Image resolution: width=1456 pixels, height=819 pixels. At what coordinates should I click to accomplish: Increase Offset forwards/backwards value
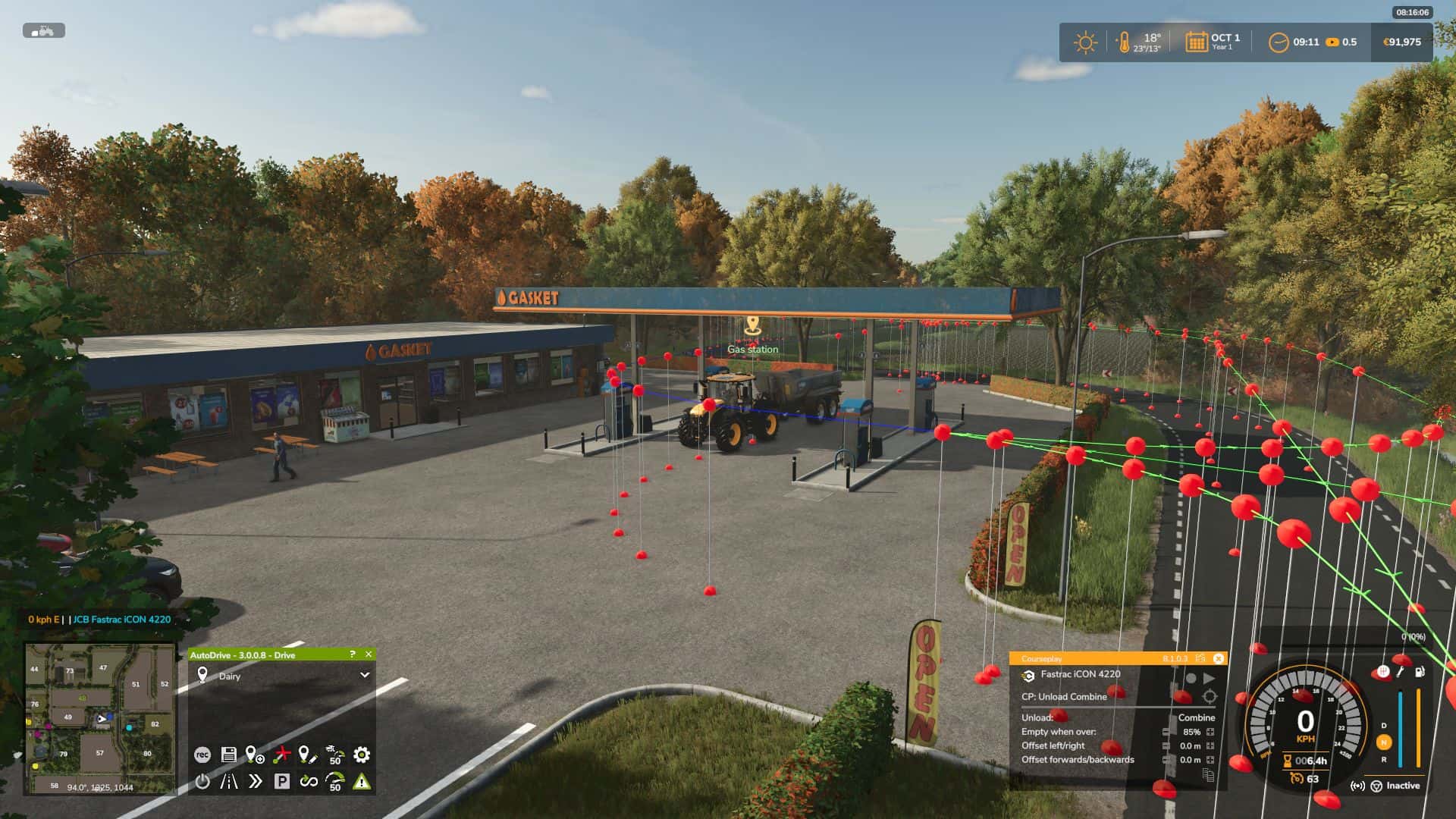[1210, 760]
